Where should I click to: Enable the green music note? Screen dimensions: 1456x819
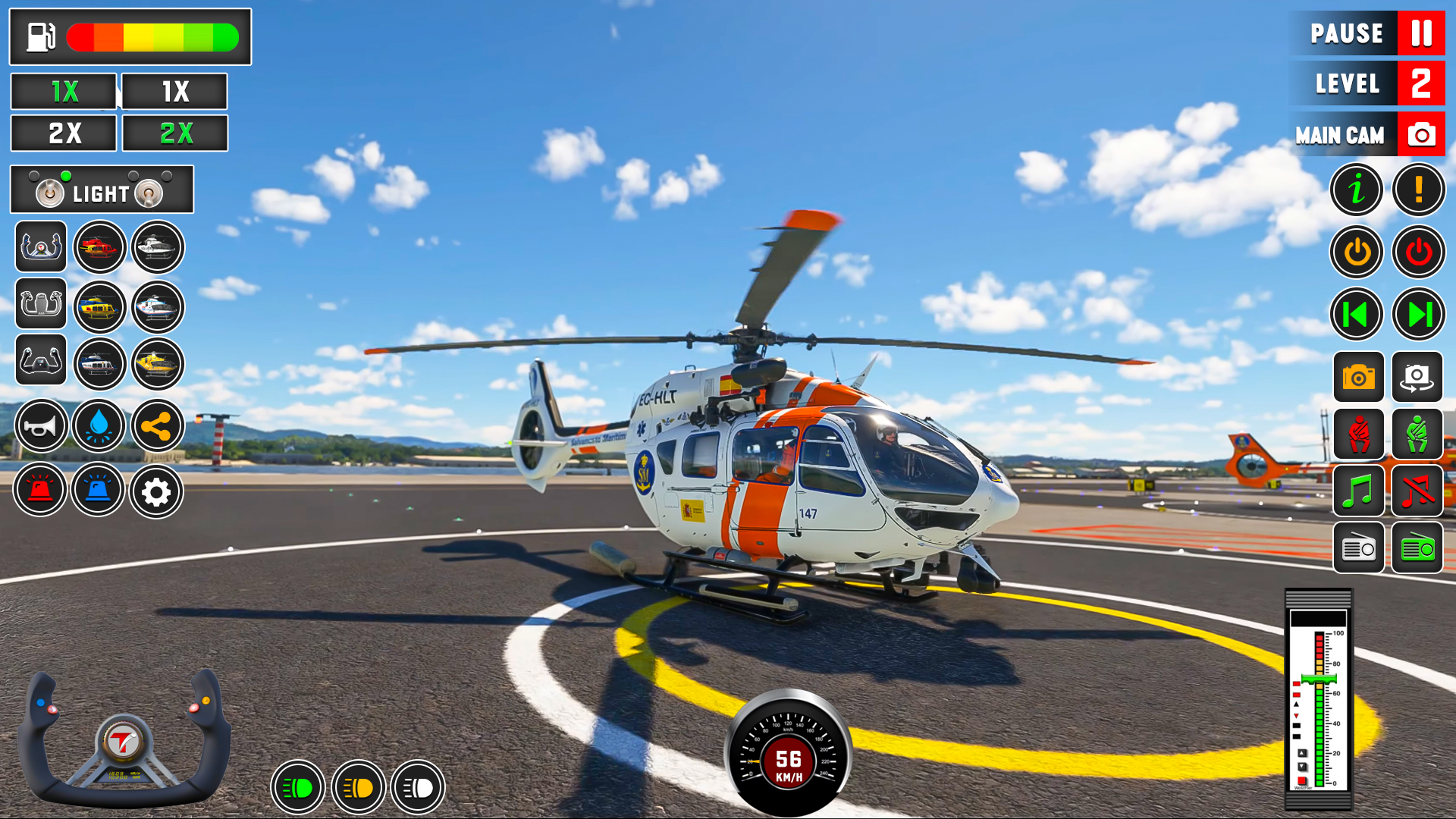coord(1358,491)
